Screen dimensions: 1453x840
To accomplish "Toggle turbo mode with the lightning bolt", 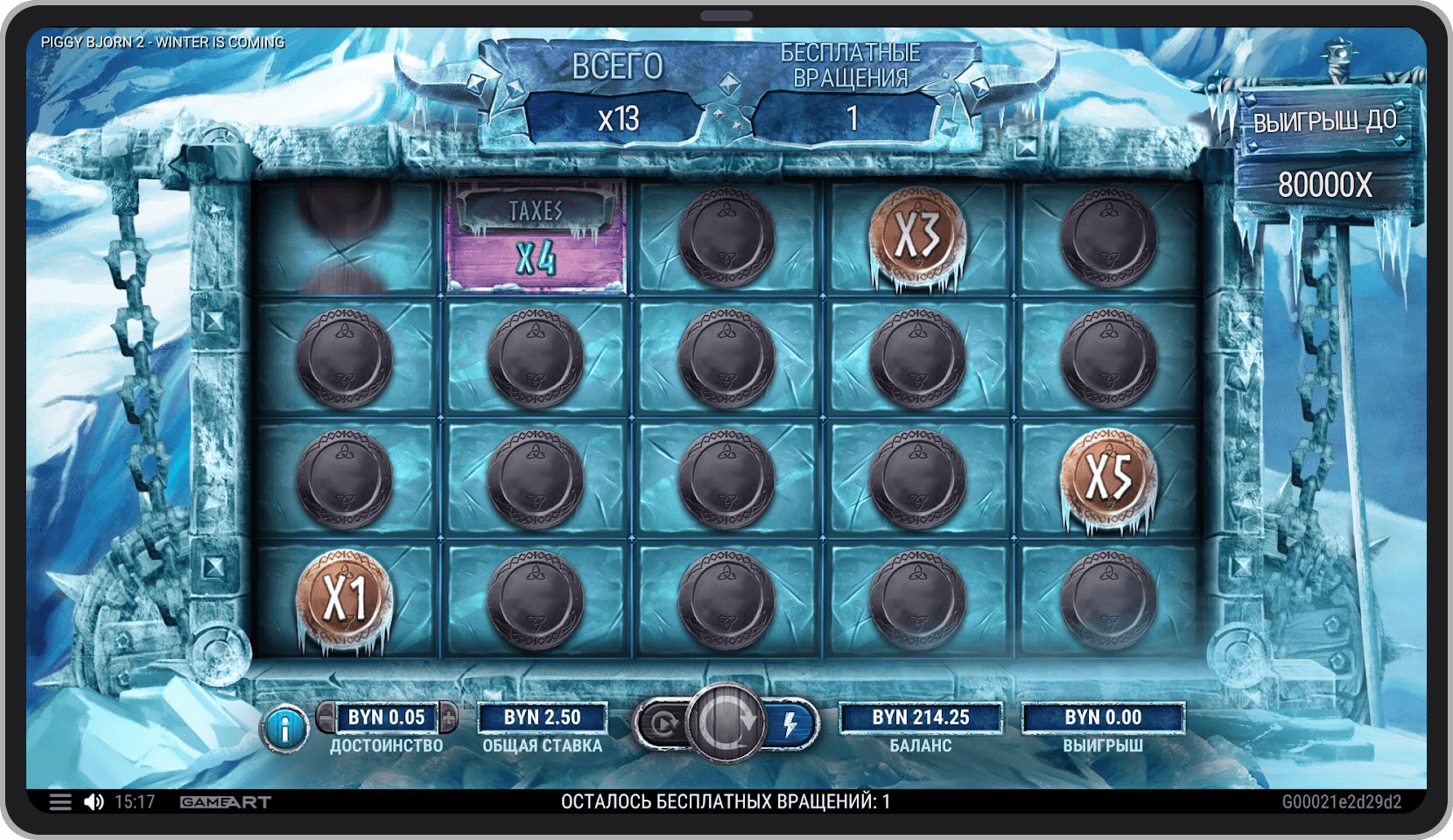I will tap(790, 724).
